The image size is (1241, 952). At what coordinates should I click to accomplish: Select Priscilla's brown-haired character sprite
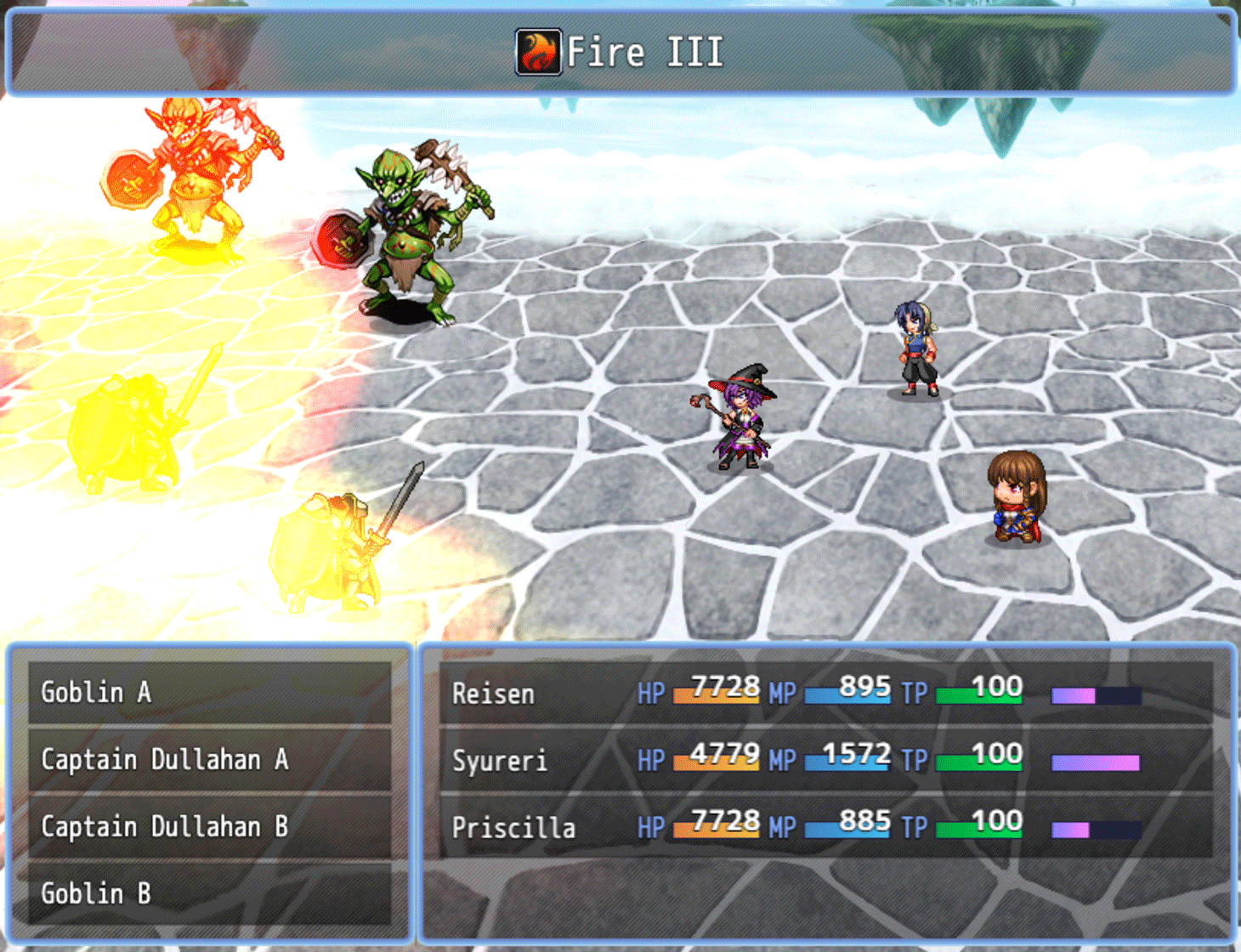(1016, 501)
